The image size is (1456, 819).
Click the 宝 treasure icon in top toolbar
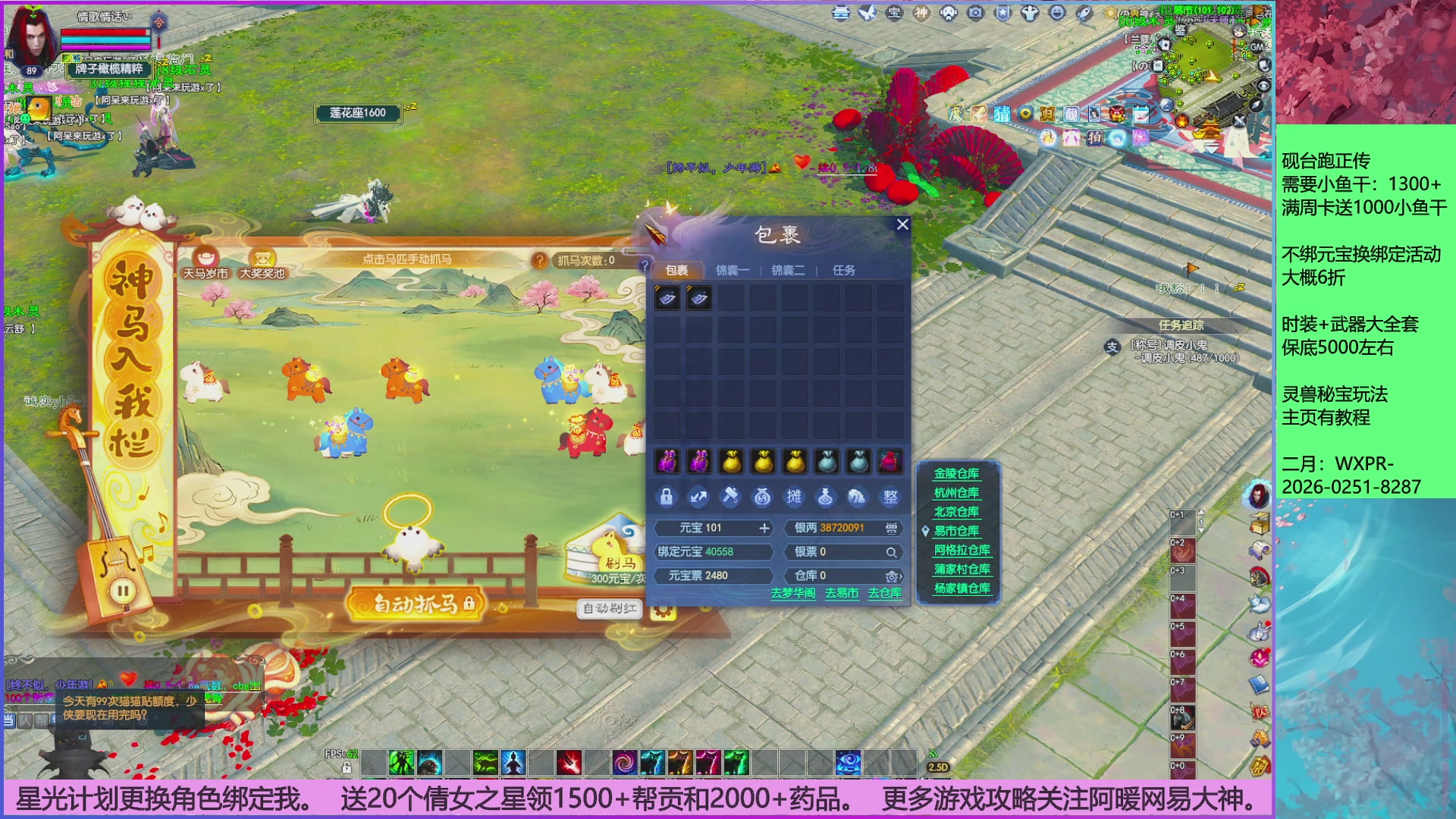[893, 13]
